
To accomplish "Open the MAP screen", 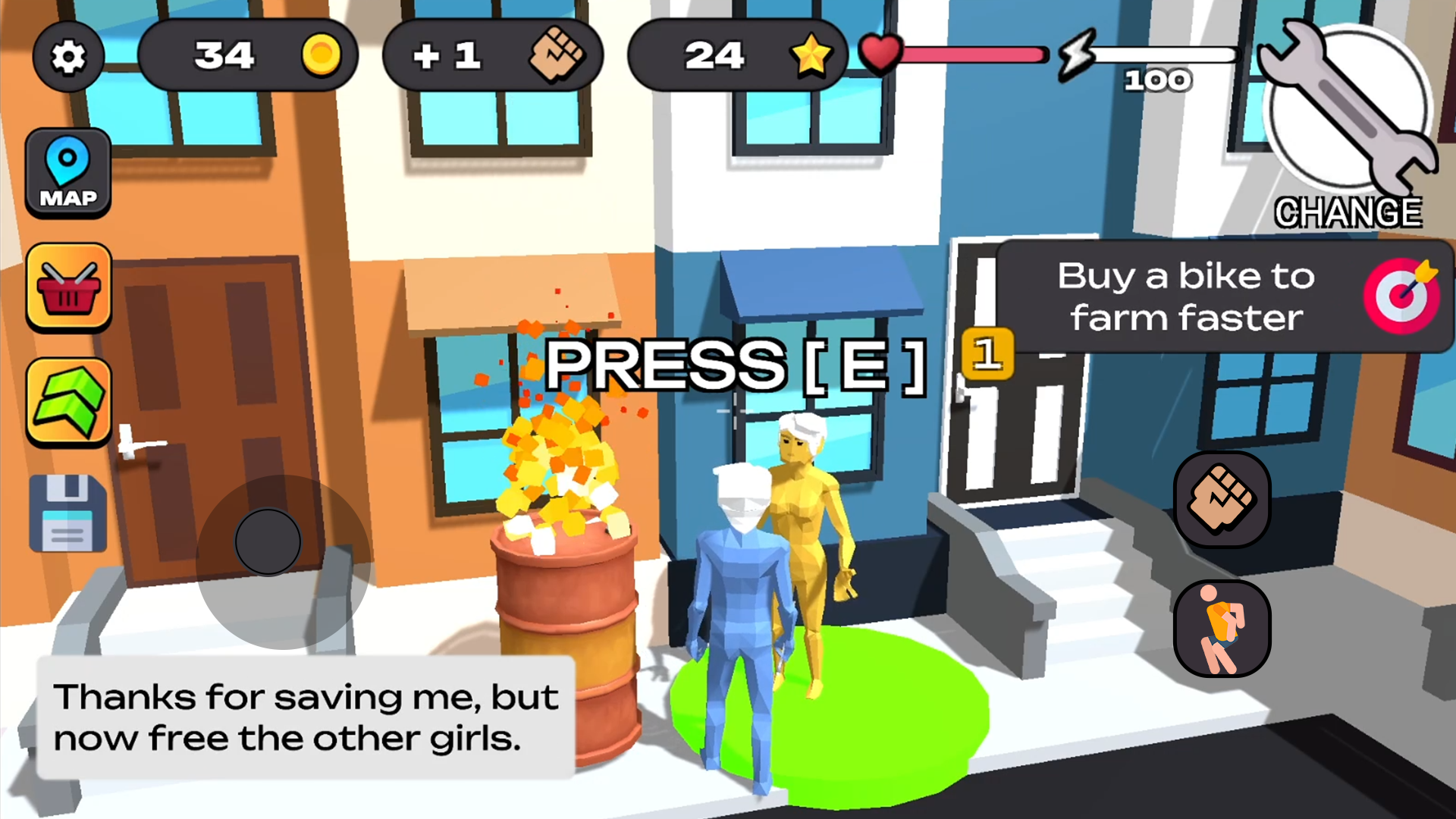I will tap(68, 173).
